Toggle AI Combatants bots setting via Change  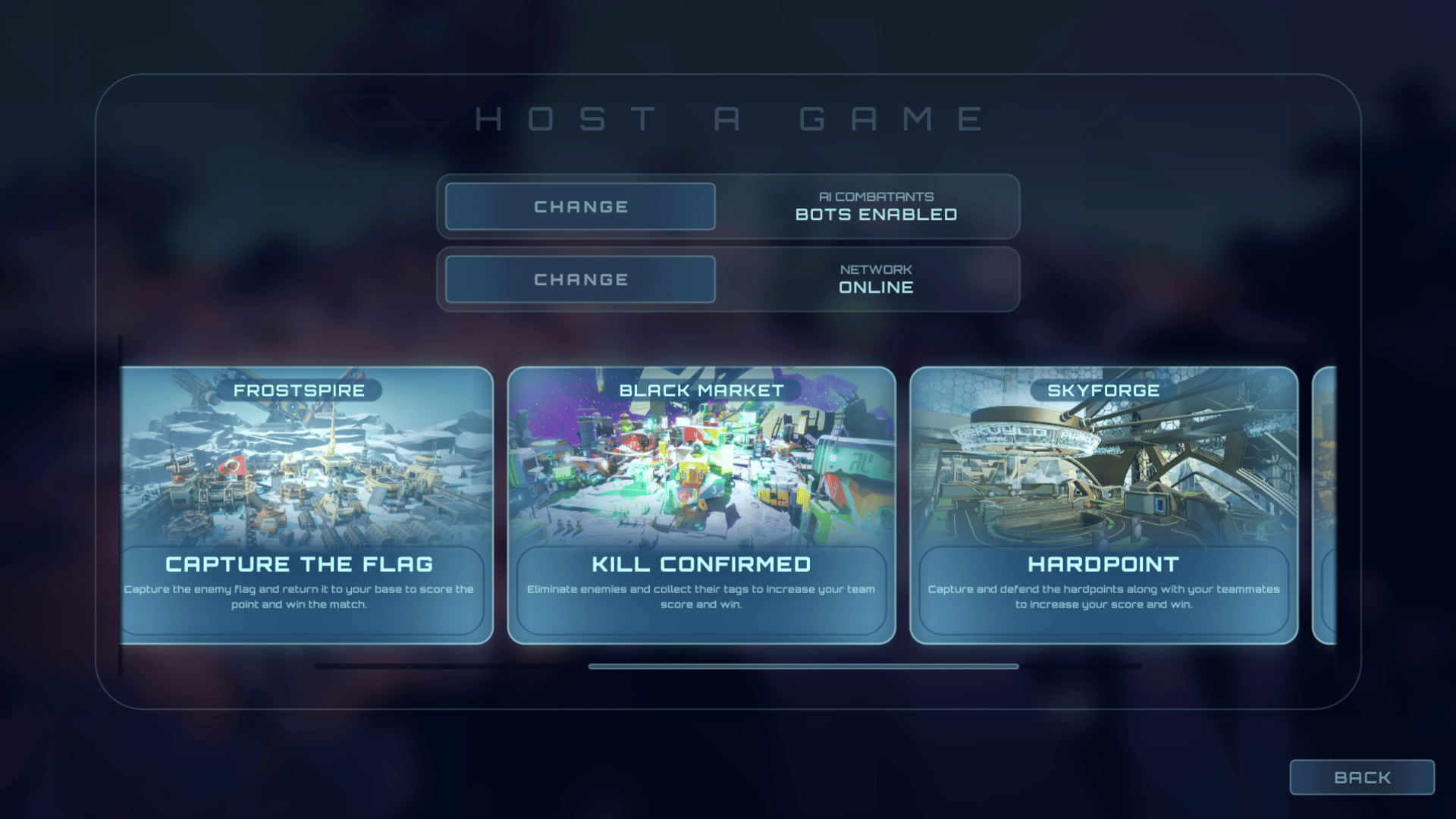[x=579, y=206]
